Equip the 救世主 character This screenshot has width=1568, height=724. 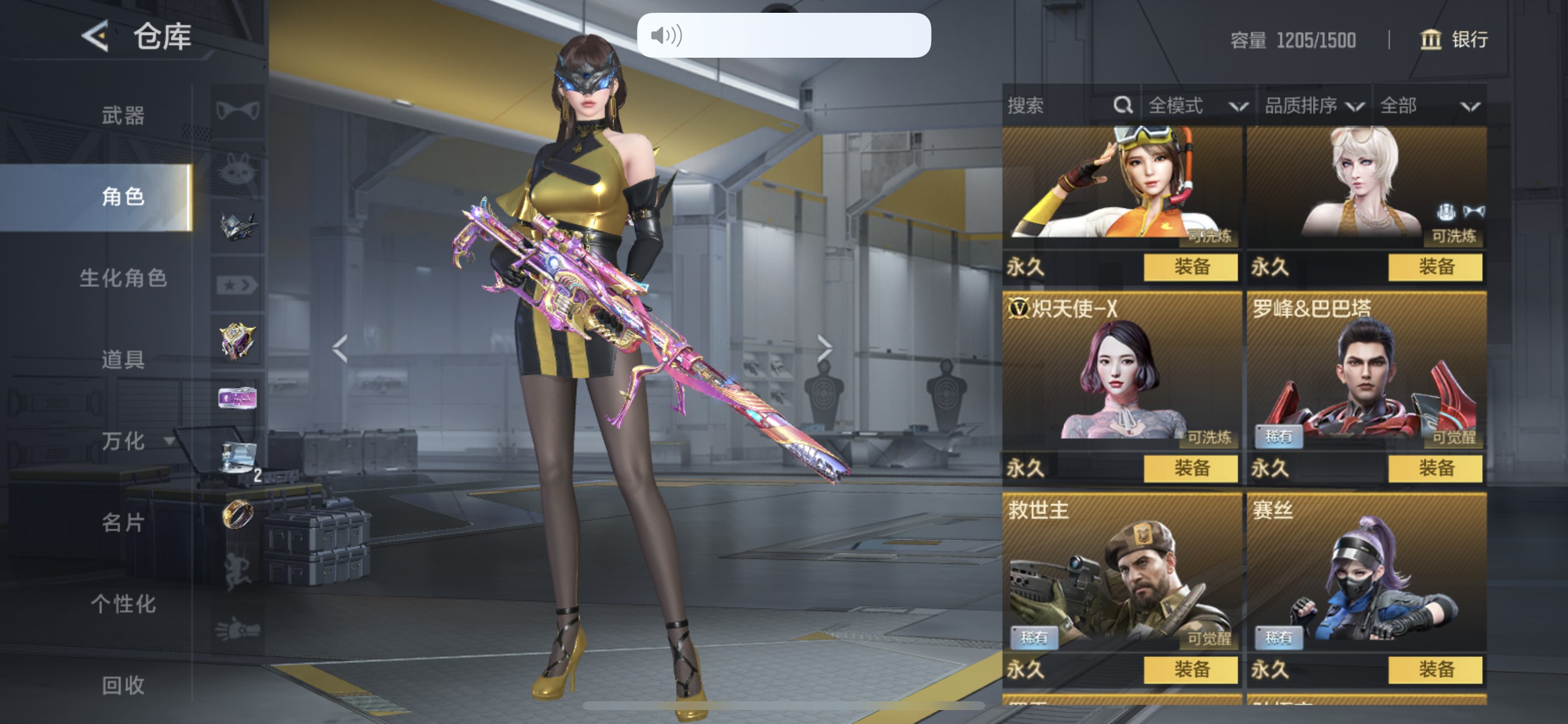pos(1191,669)
